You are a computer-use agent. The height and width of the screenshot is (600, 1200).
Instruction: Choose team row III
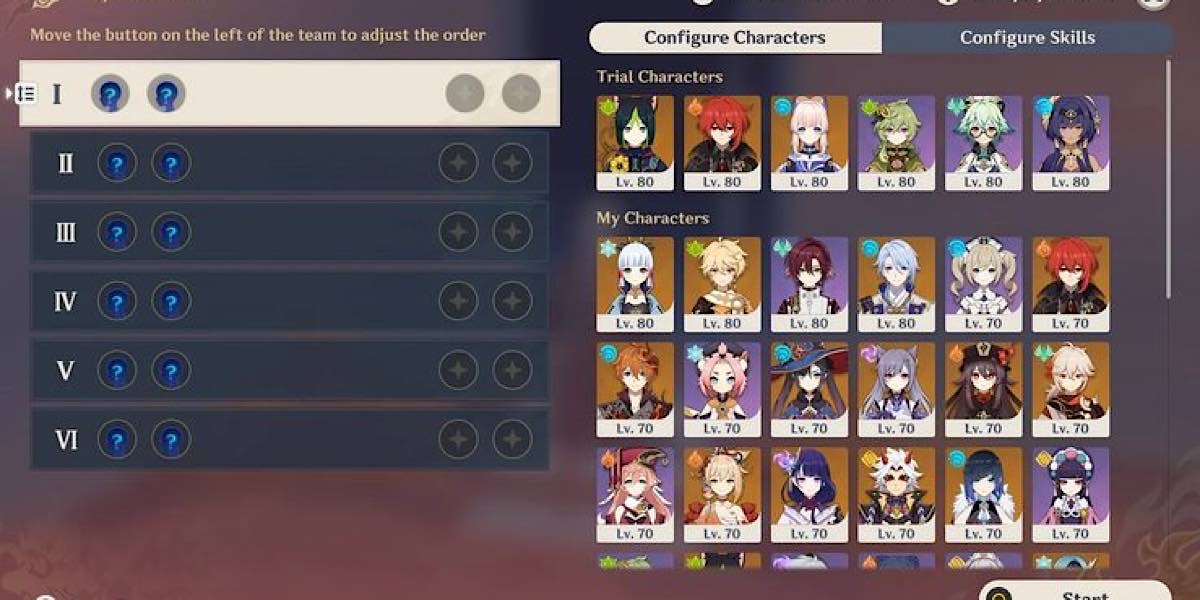[290, 232]
